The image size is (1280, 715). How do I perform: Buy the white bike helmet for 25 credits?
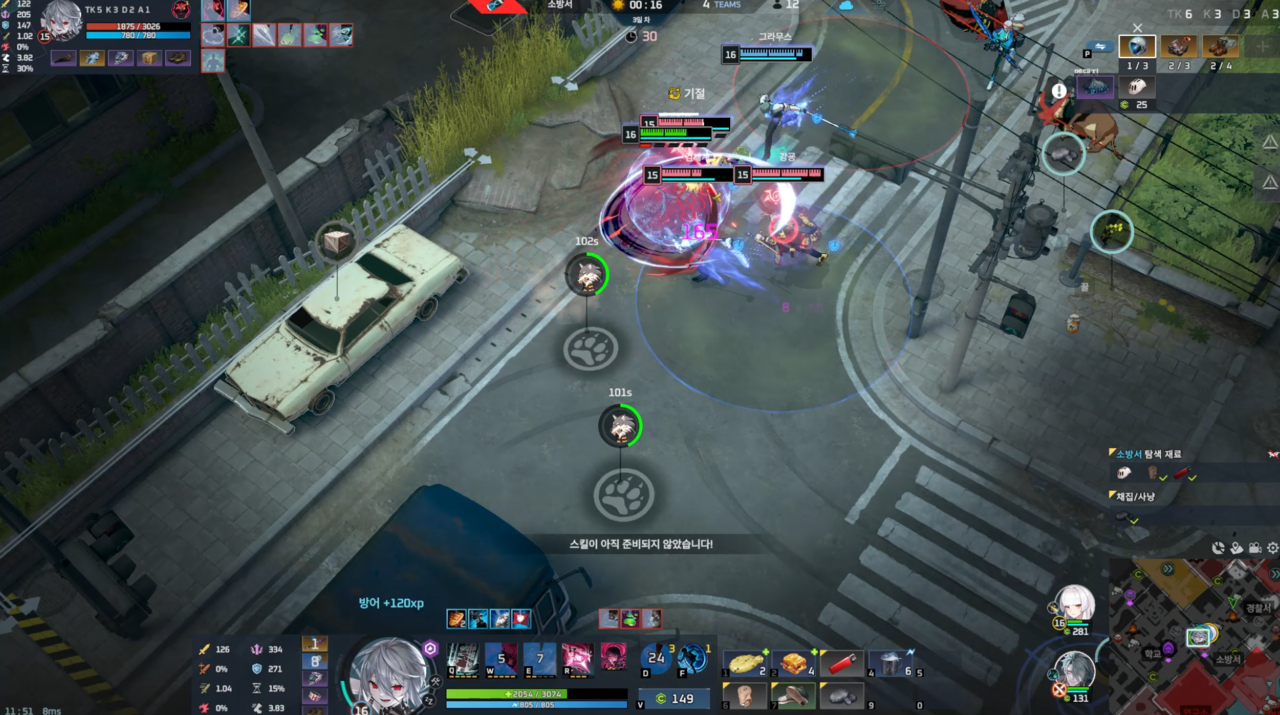[1135, 87]
